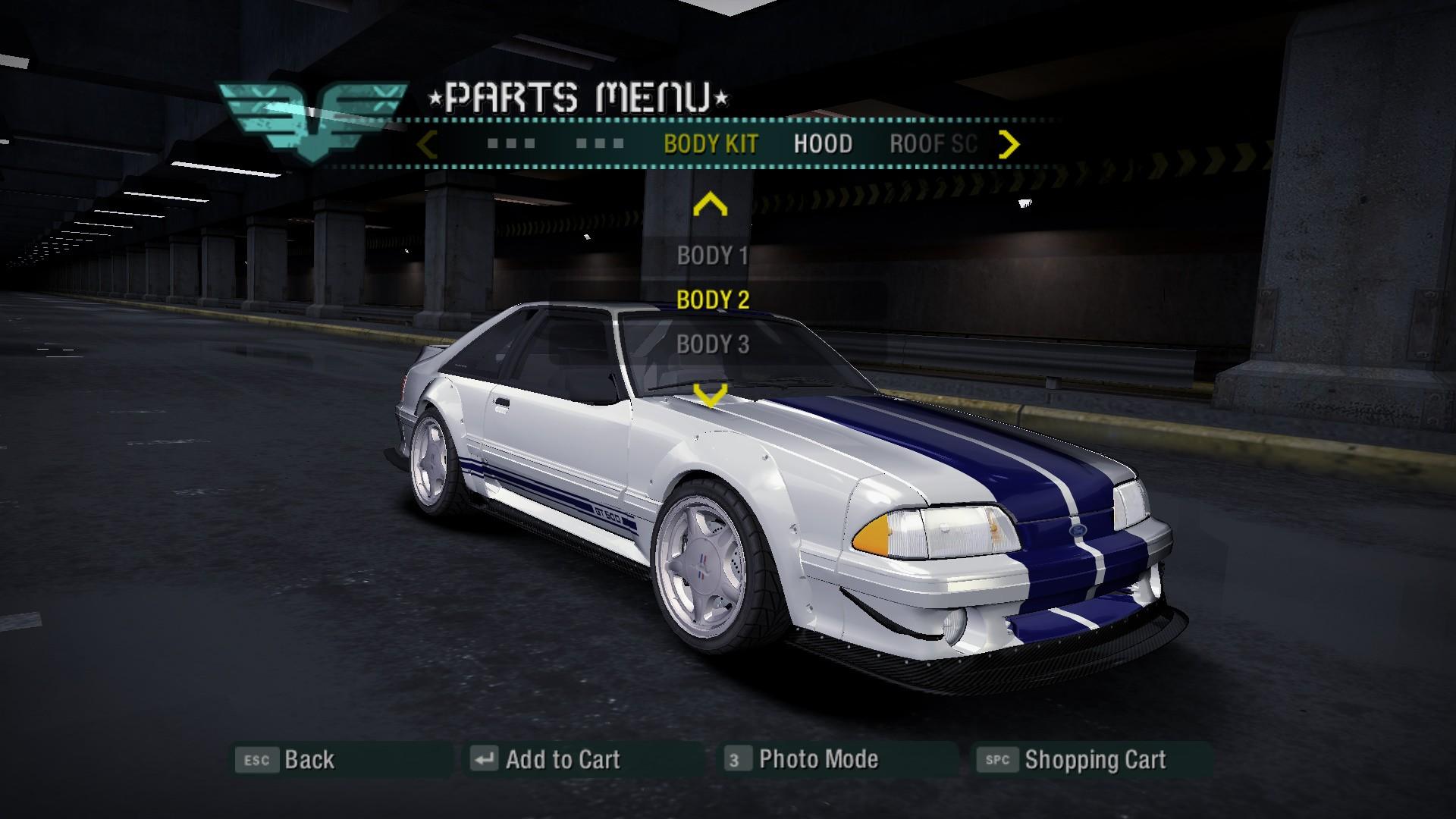Open the Roof Scoop category
The width and height of the screenshot is (1456, 819).
click(x=933, y=144)
